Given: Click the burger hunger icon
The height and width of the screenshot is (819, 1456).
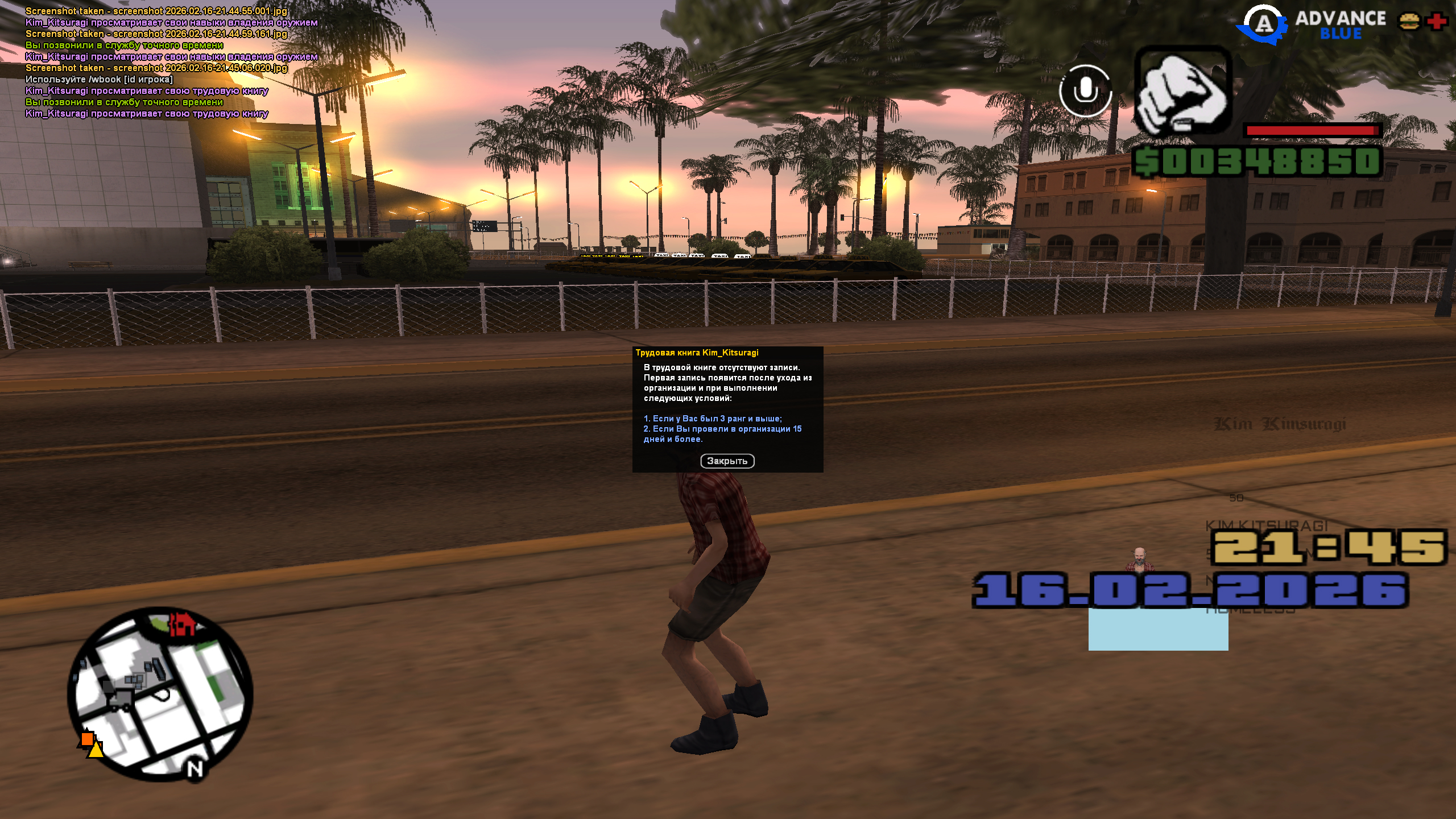Looking at the screenshot, I should [1409, 22].
